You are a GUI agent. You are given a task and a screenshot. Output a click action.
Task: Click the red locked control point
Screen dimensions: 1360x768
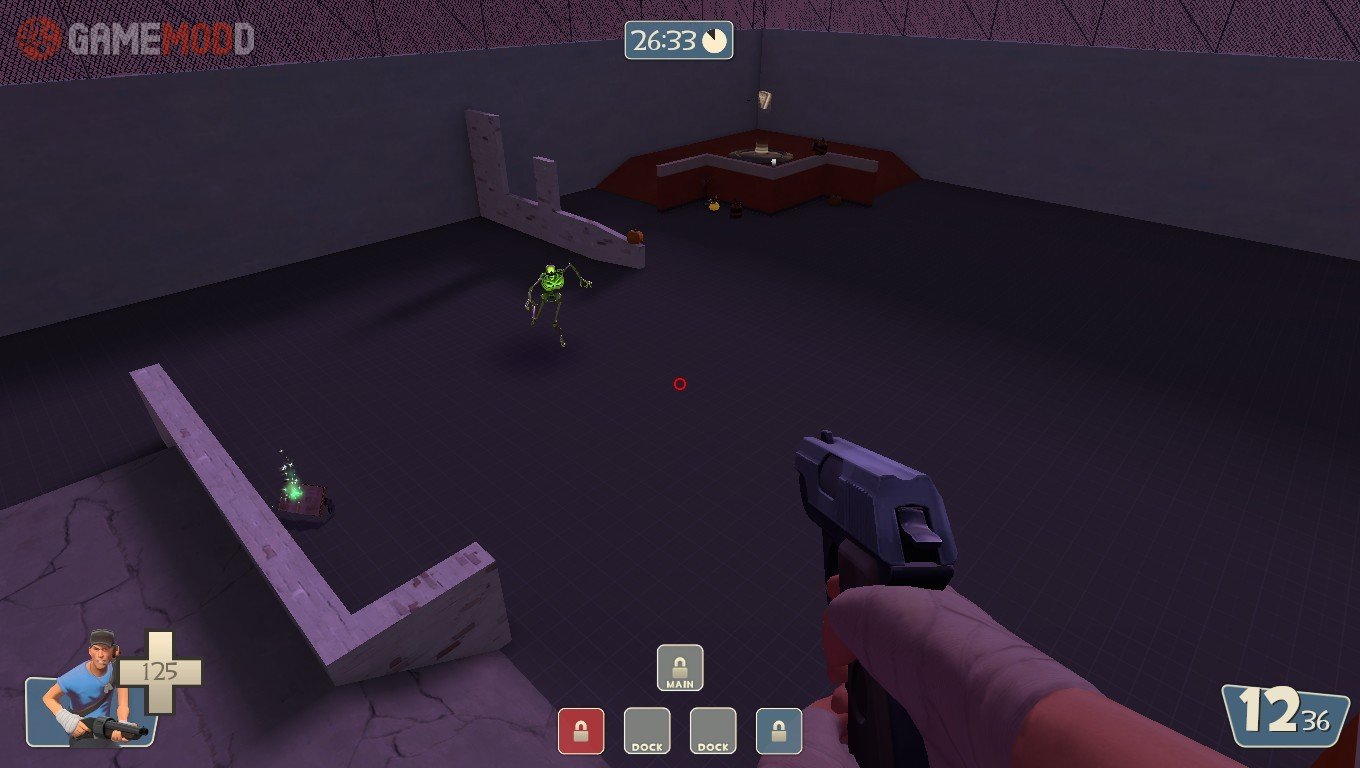click(581, 731)
